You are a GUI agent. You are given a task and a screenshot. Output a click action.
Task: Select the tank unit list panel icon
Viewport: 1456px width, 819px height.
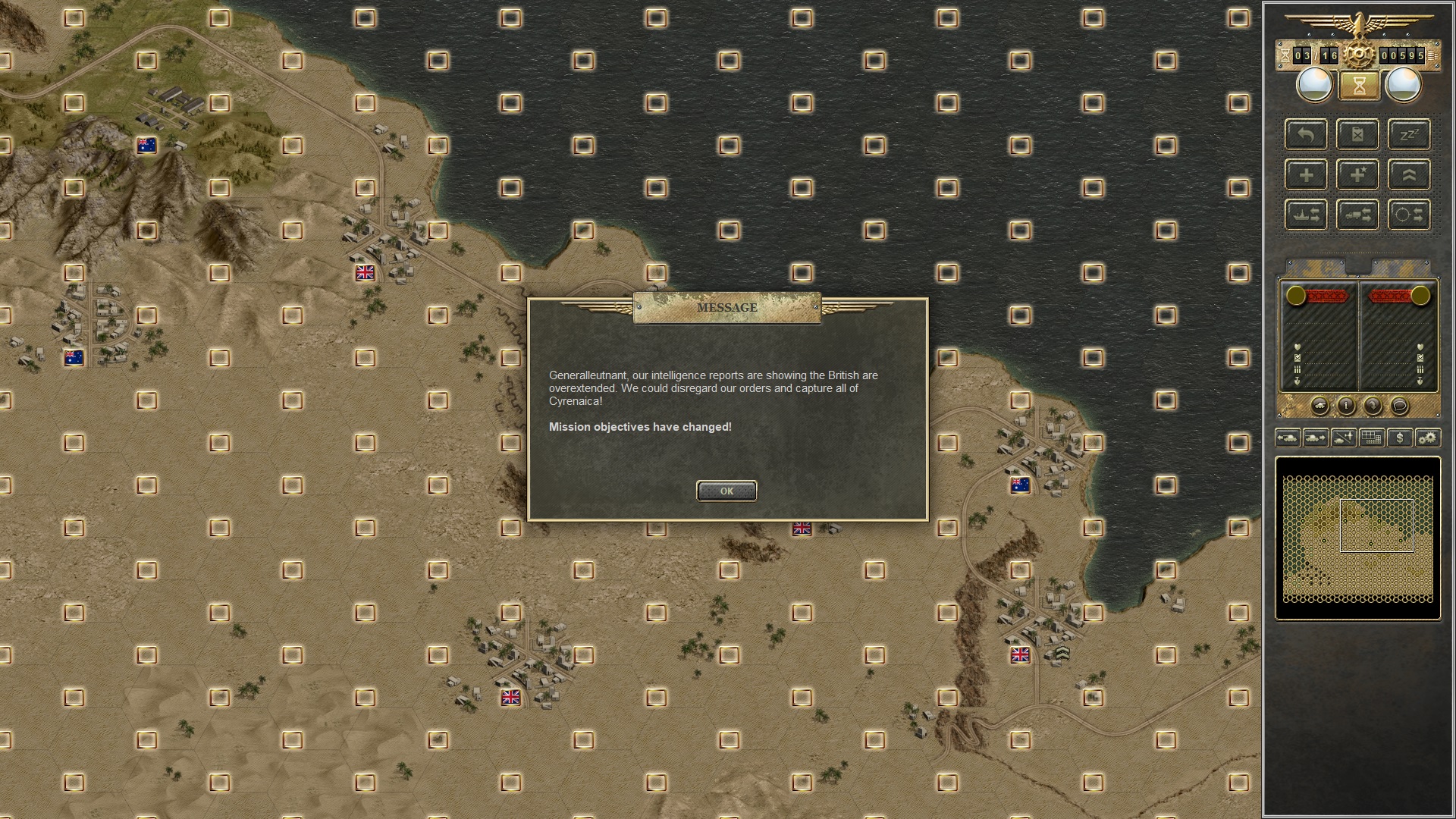(x=1321, y=407)
